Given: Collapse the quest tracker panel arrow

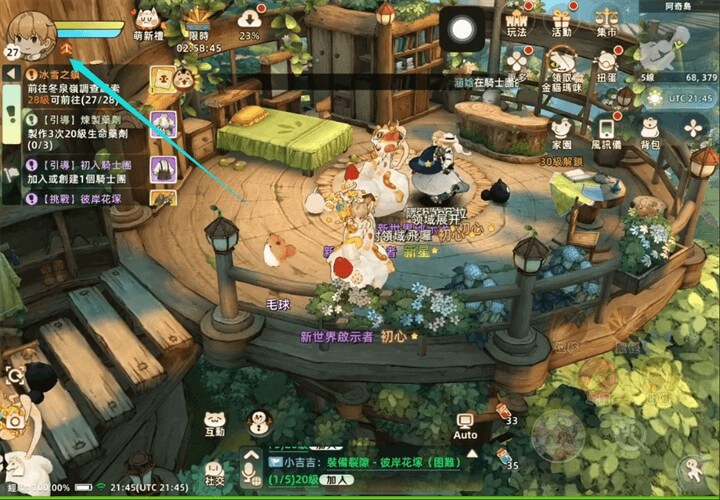Looking at the screenshot, I should tap(10, 73).
